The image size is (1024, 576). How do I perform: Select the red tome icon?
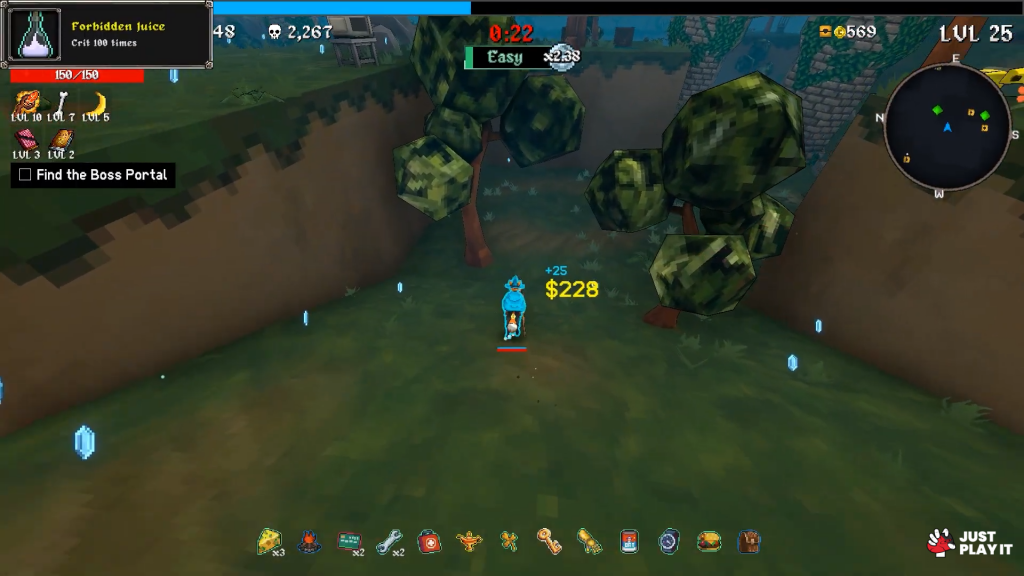coord(27,139)
